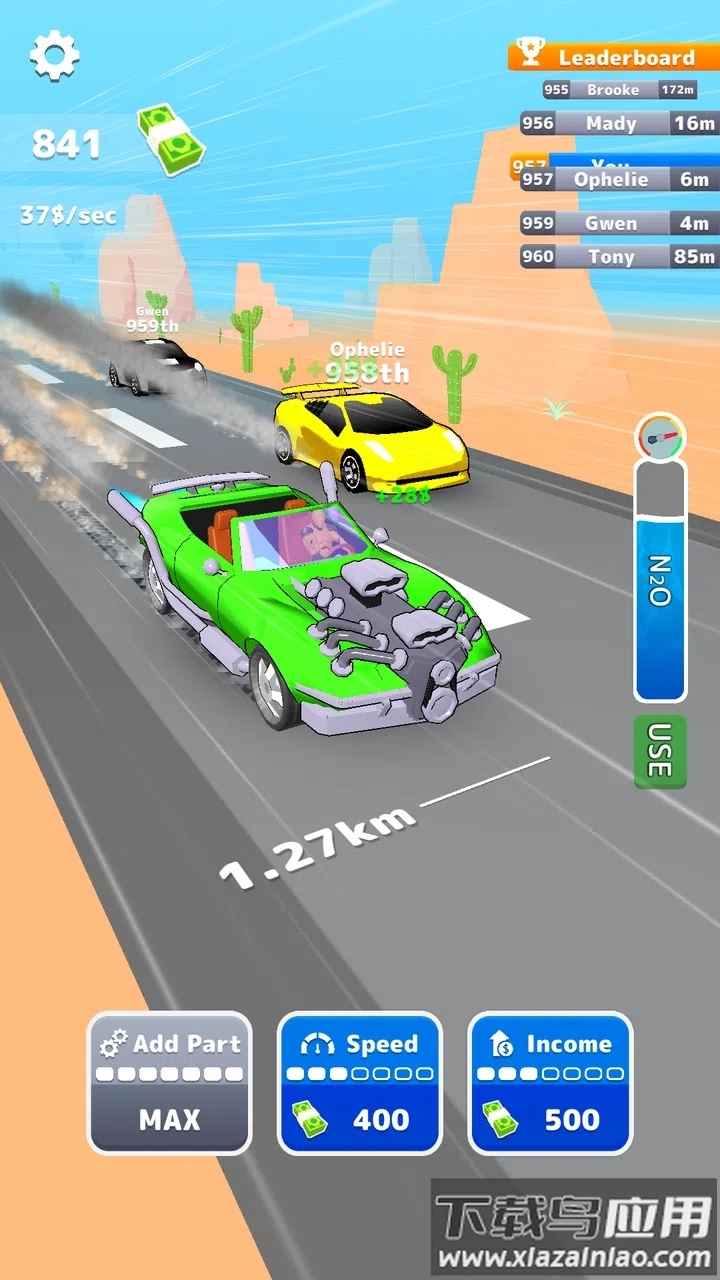Select Mady's row in the leaderboard

click(618, 123)
